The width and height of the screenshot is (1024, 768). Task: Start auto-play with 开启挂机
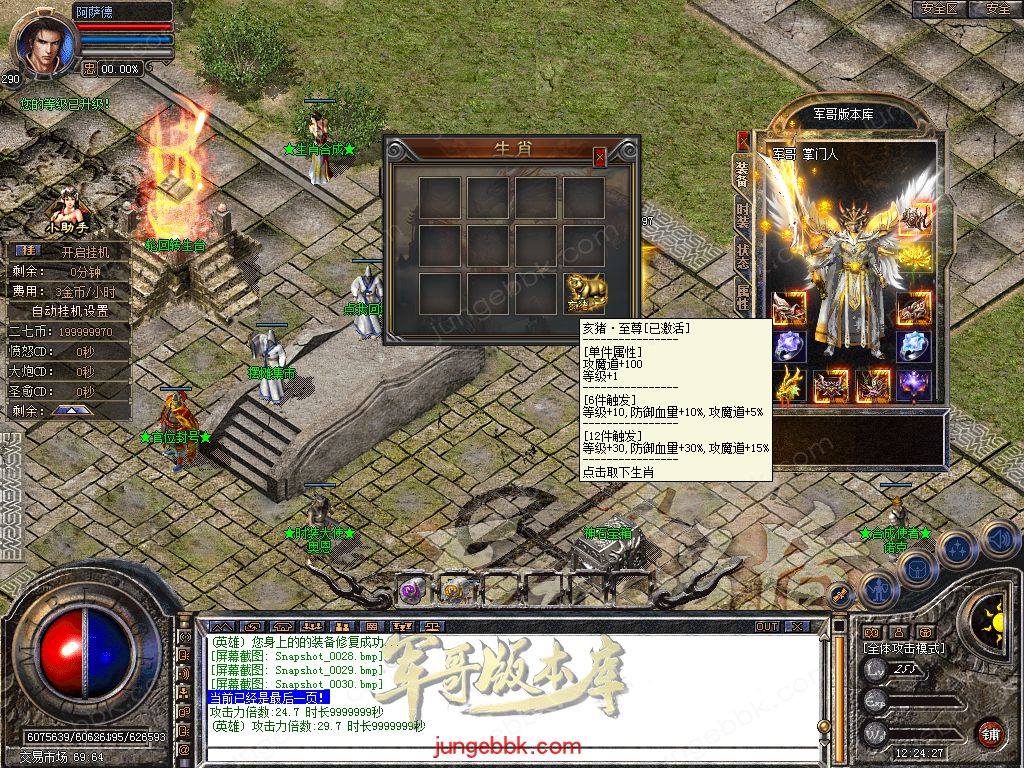[x=85, y=251]
